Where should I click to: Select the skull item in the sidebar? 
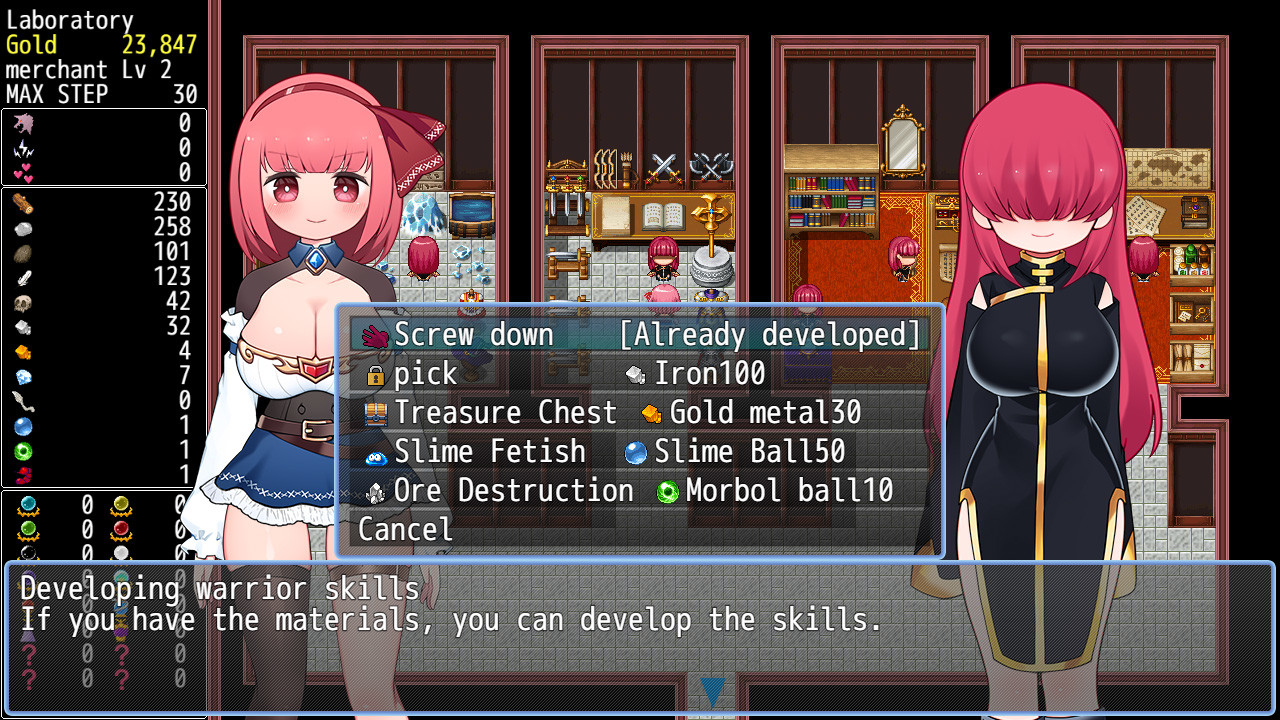click(x=23, y=302)
